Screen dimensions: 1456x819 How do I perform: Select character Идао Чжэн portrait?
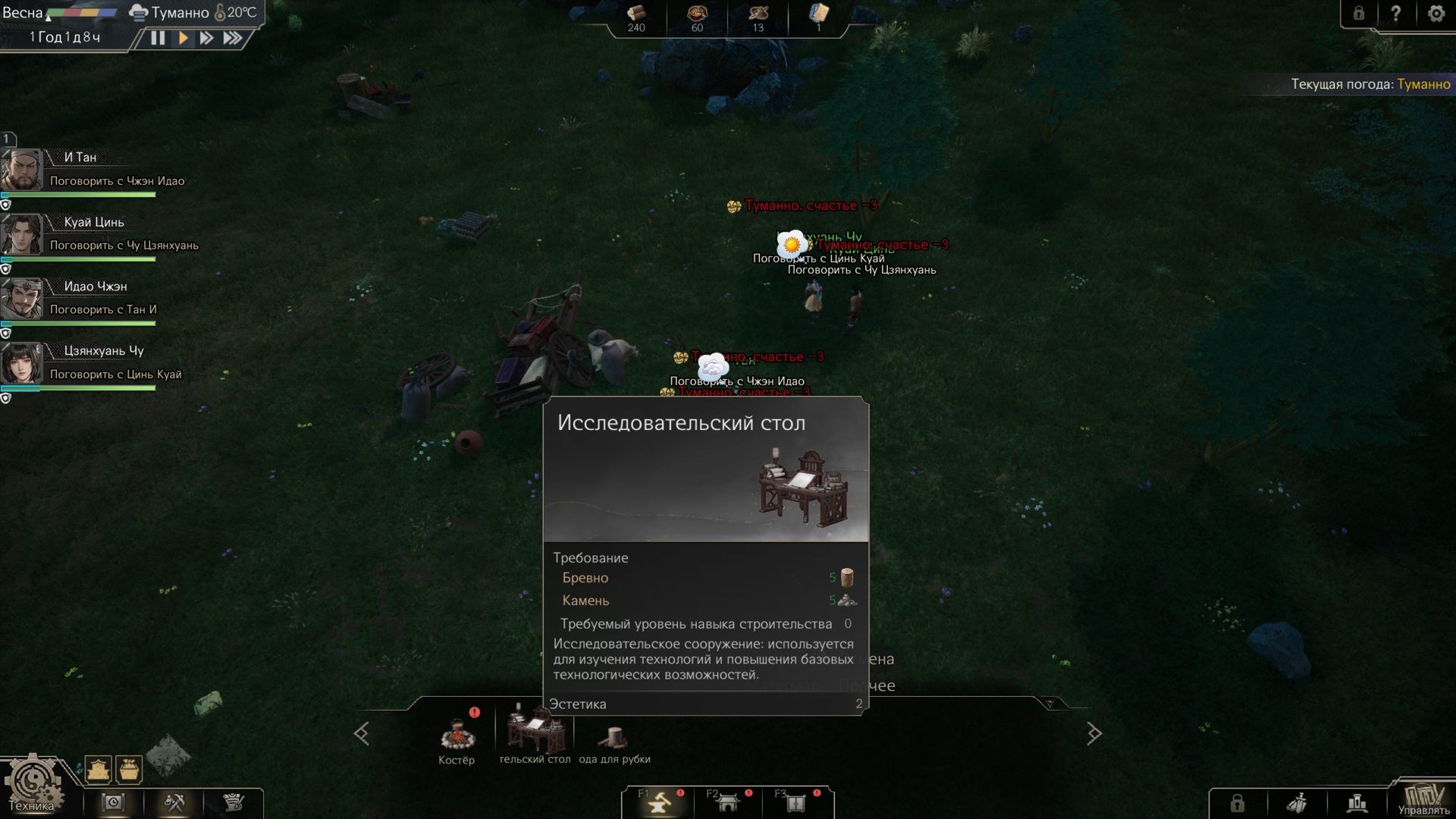(x=22, y=299)
